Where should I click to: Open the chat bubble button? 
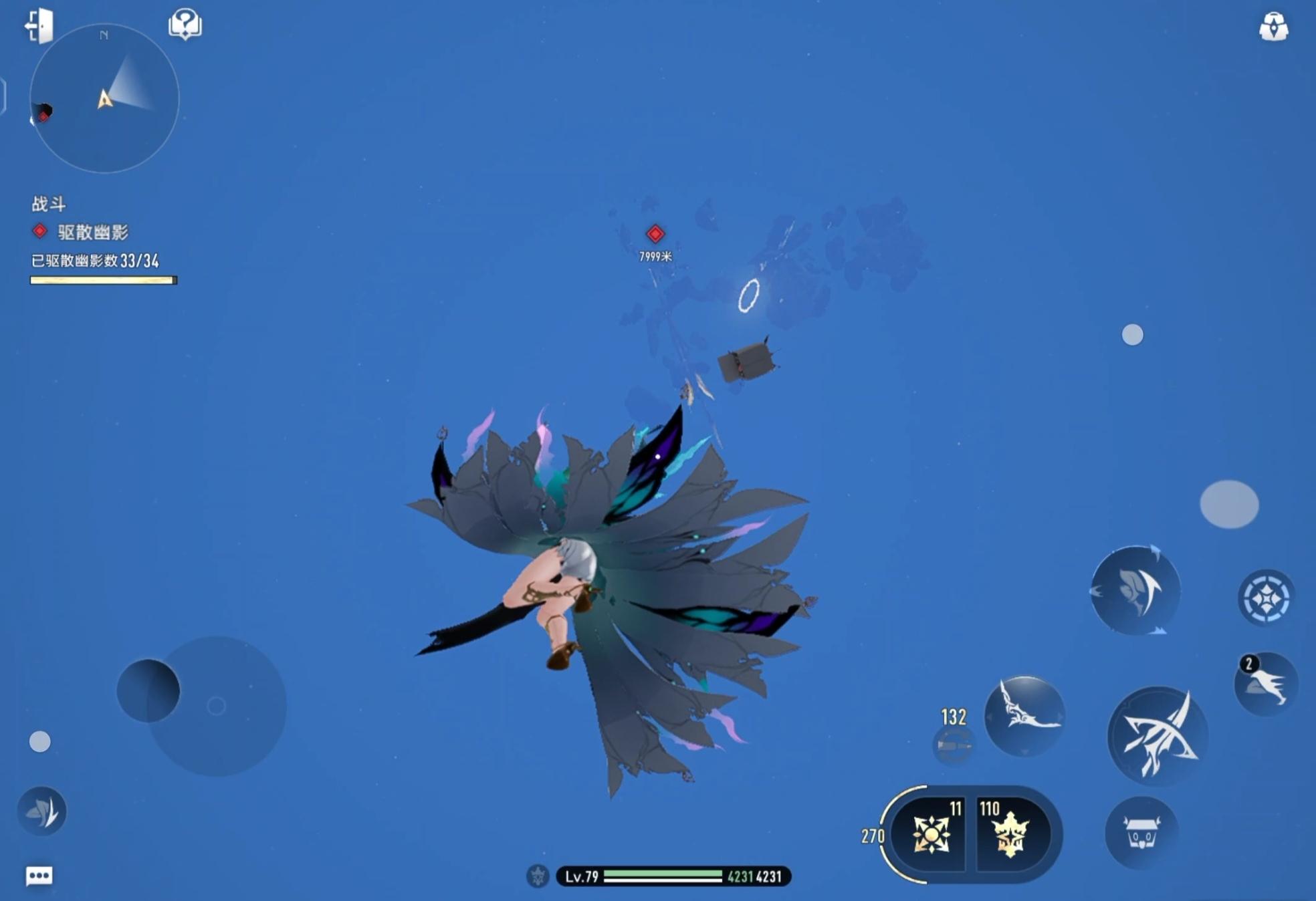(x=39, y=876)
